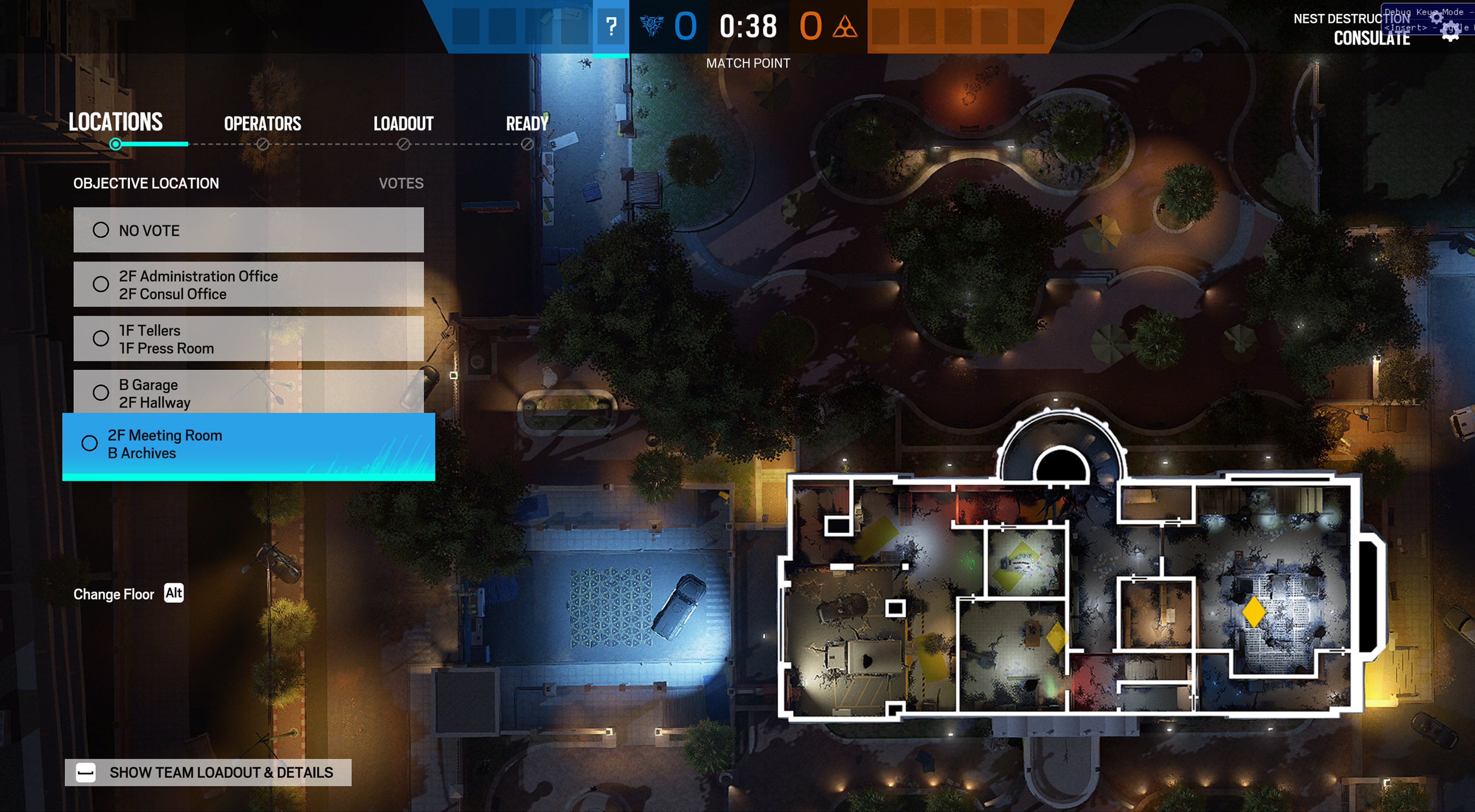Image resolution: width=1475 pixels, height=812 pixels.
Task: Select the large yellow diamond objective marker
Action: click(1253, 611)
